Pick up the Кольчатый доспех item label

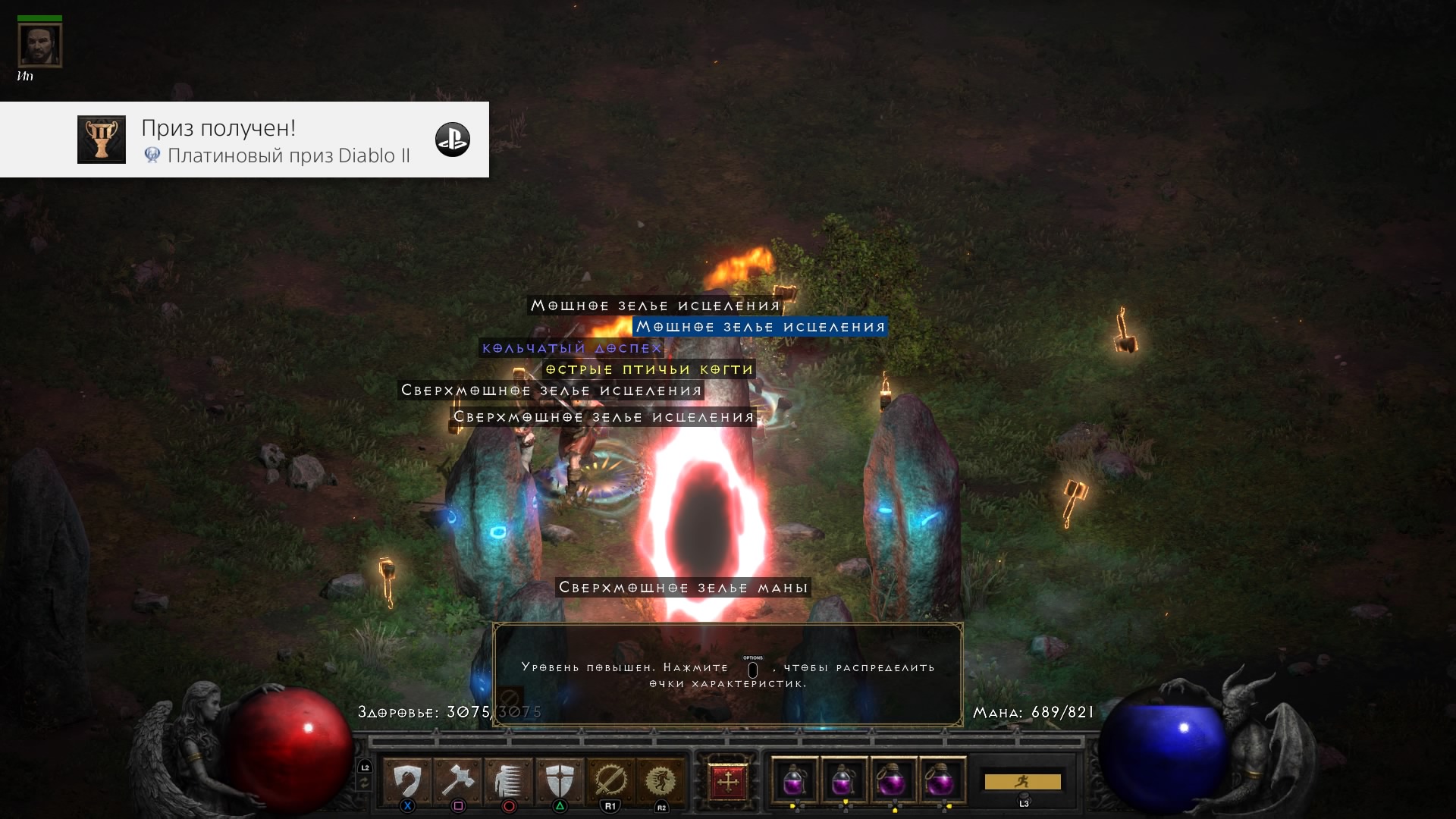(572, 348)
